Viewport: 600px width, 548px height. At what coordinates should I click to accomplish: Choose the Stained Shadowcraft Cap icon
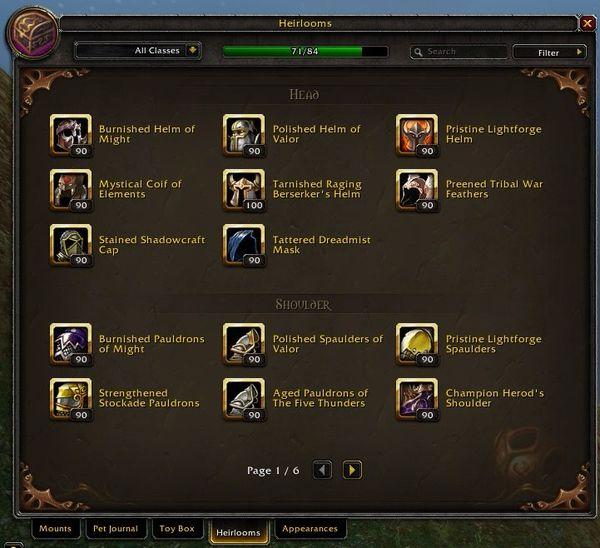70,245
